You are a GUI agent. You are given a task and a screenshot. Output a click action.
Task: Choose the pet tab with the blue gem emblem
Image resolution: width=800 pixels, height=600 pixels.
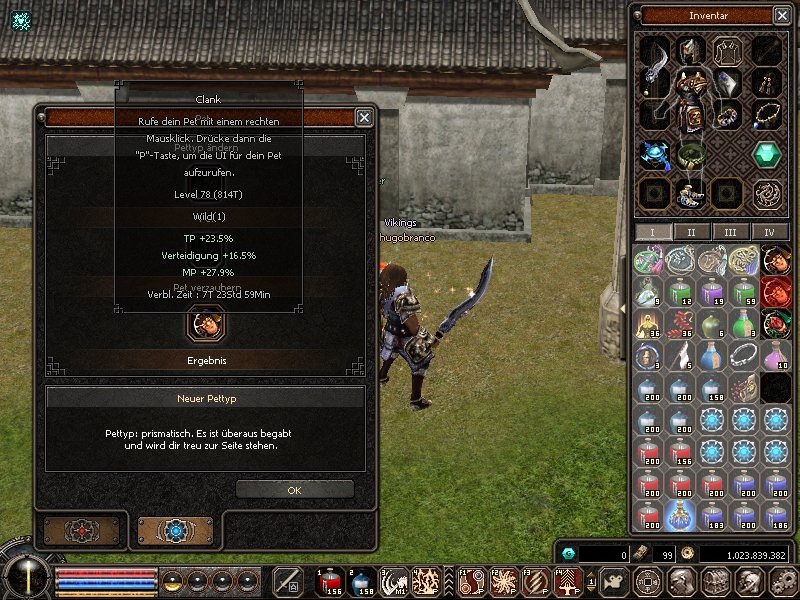click(x=175, y=530)
